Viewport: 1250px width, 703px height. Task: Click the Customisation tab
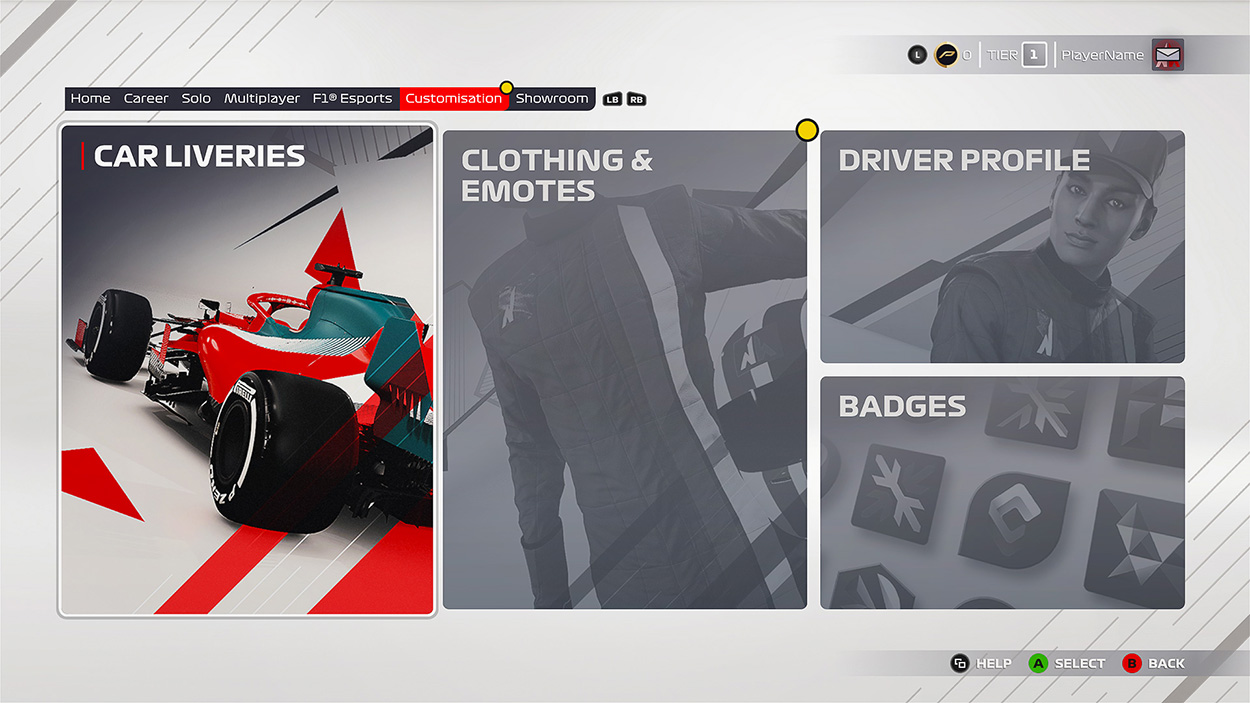point(454,99)
